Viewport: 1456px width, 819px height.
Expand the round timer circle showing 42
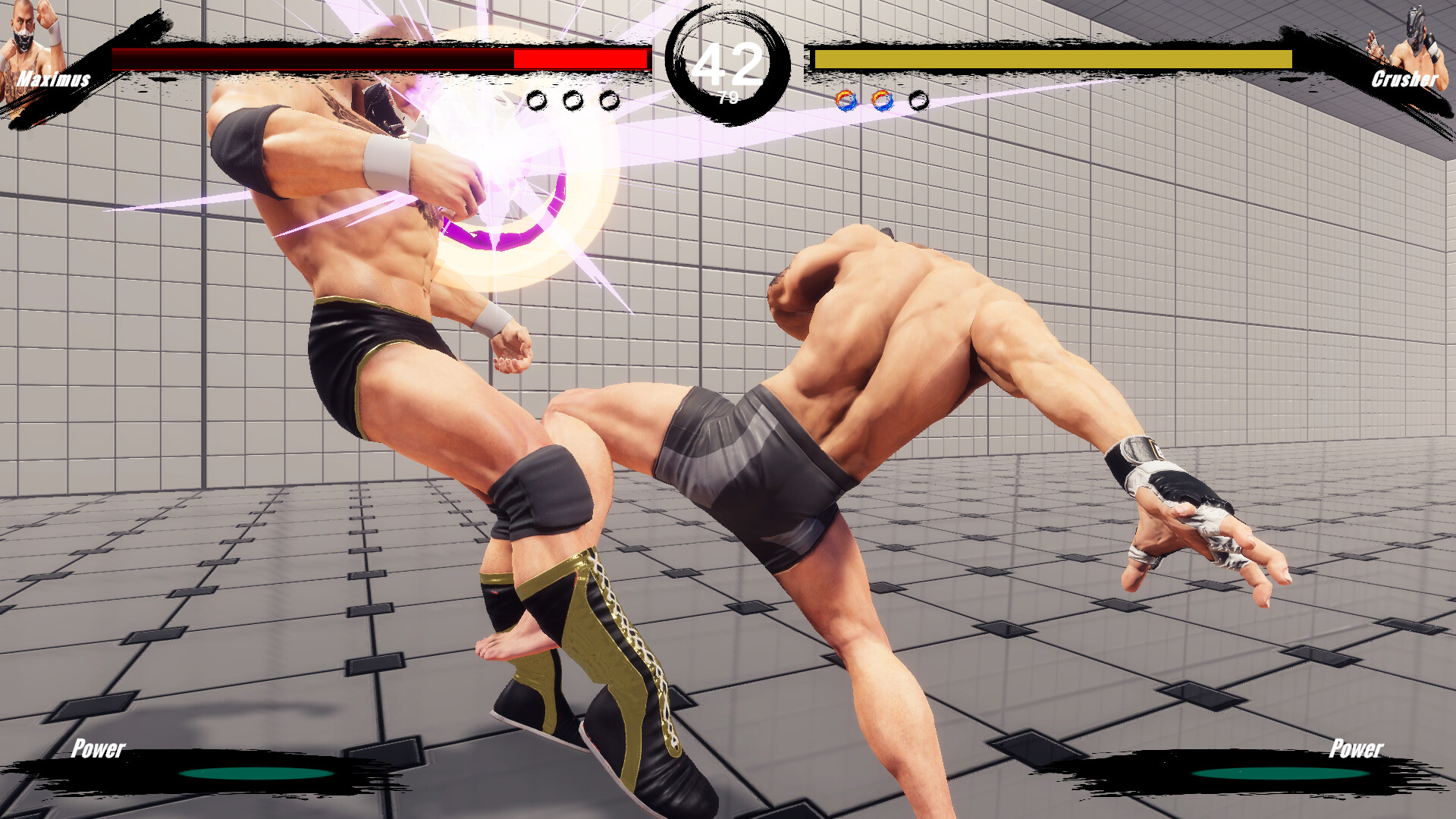(729, 61)
